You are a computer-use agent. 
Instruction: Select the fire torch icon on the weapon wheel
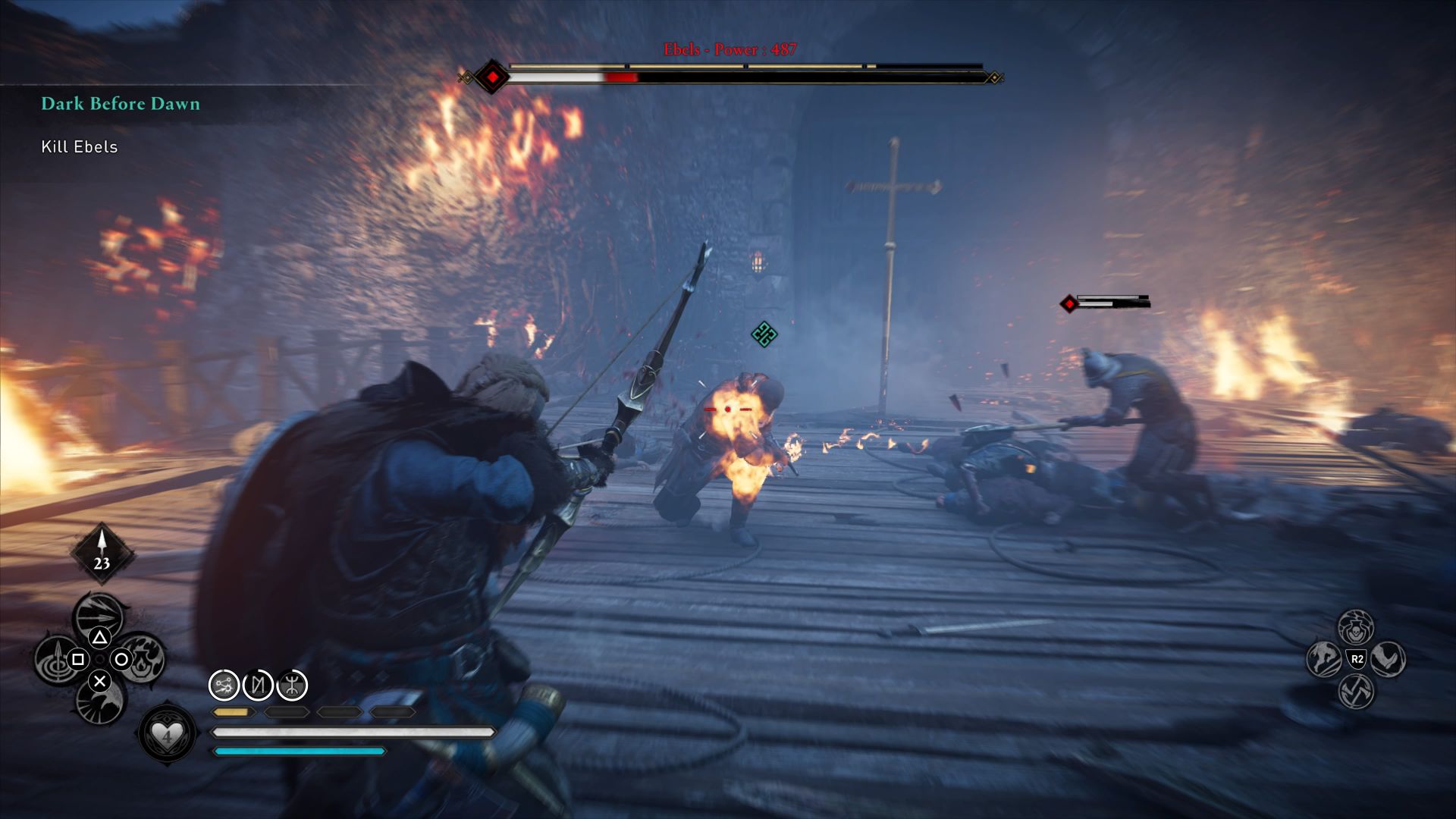(143, 658)
